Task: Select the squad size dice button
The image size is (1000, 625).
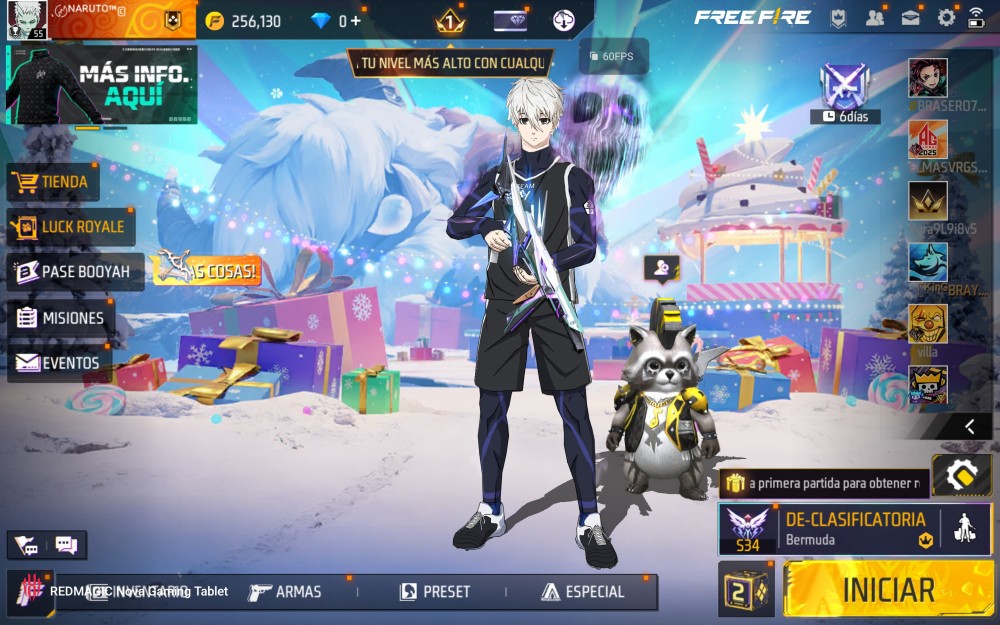Action: [x=746, y=589]
